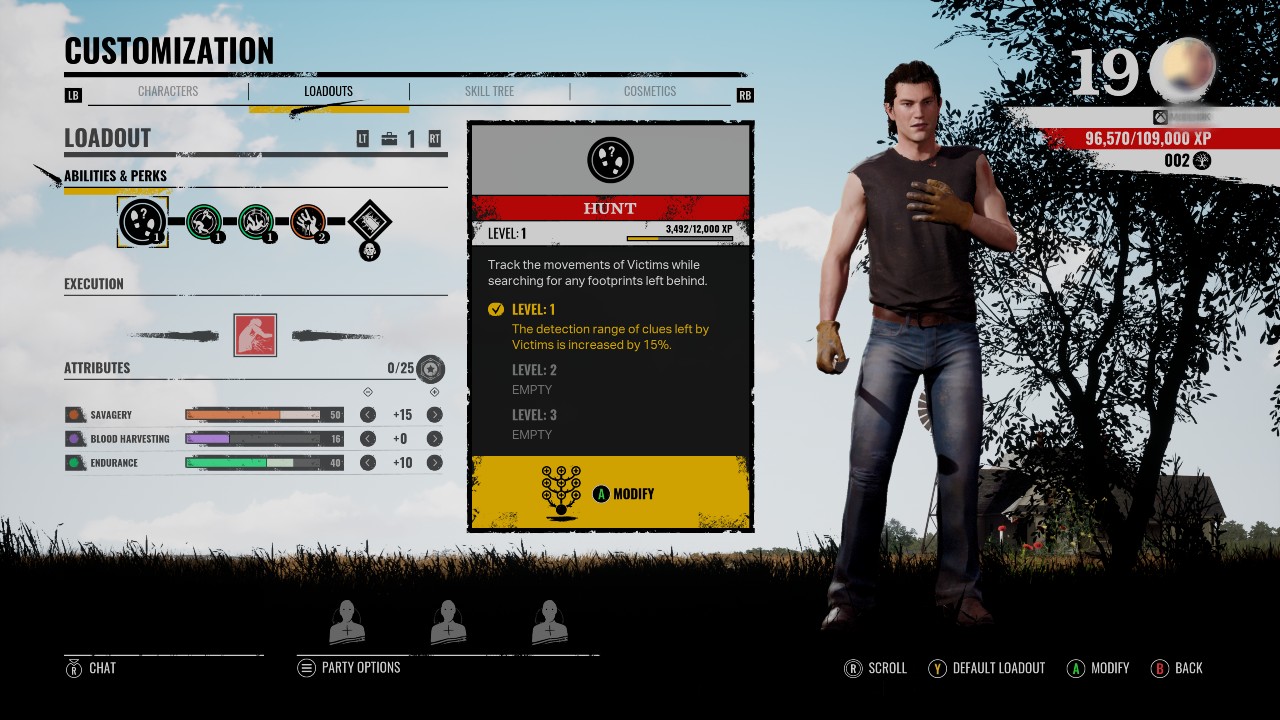Select the second green perk icon
The image size is (1280, 720).
point(258,222)
